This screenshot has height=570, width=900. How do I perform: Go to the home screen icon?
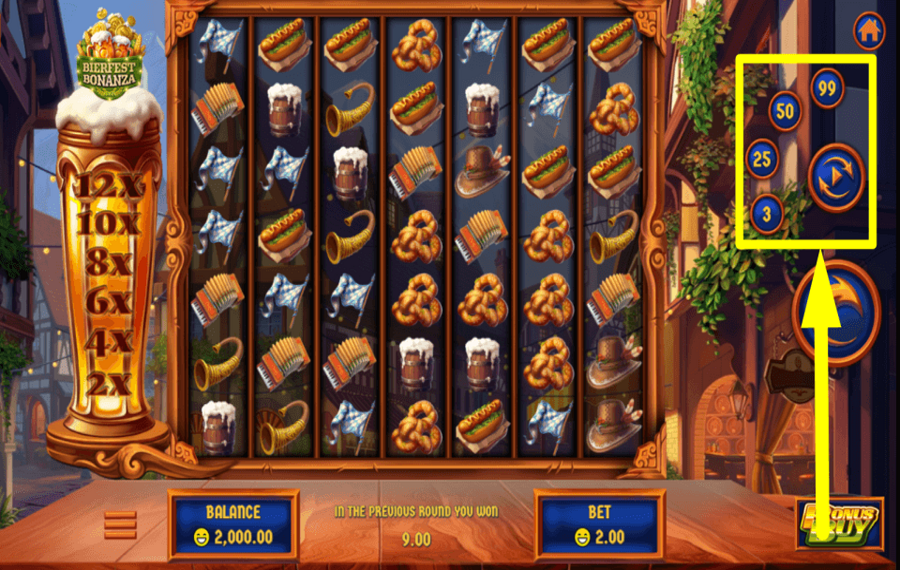(x=868, y=30)
